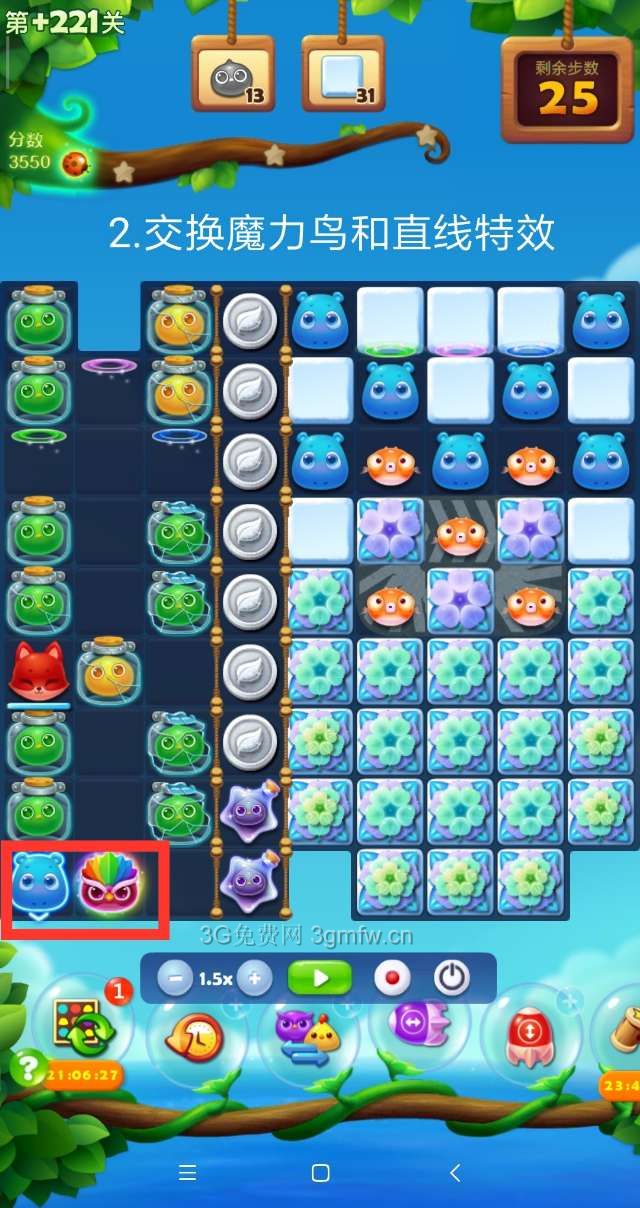Select the blue line-effect hippo tile

(38, 880)
